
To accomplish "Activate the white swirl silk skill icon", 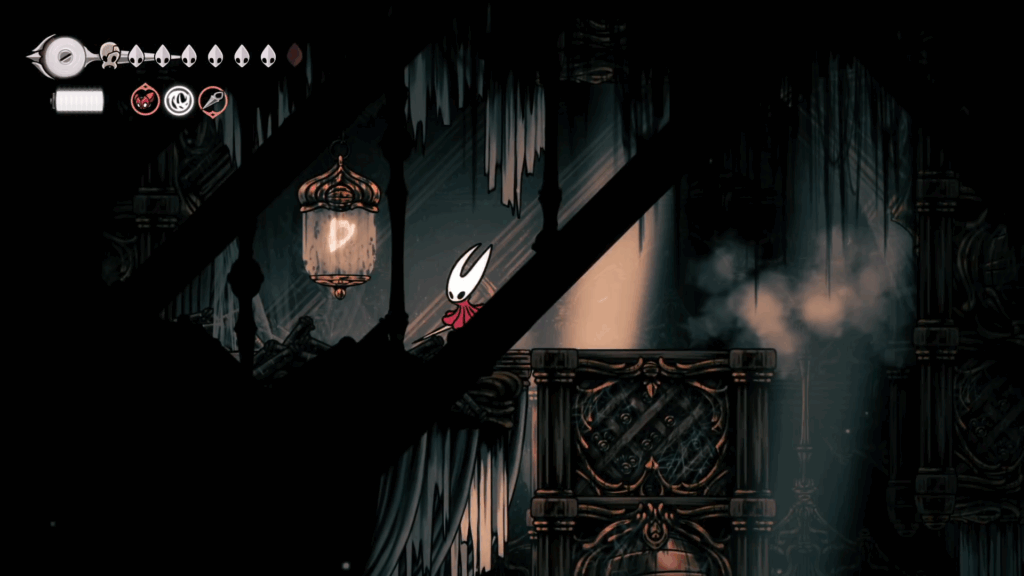I will click(179, 100).
